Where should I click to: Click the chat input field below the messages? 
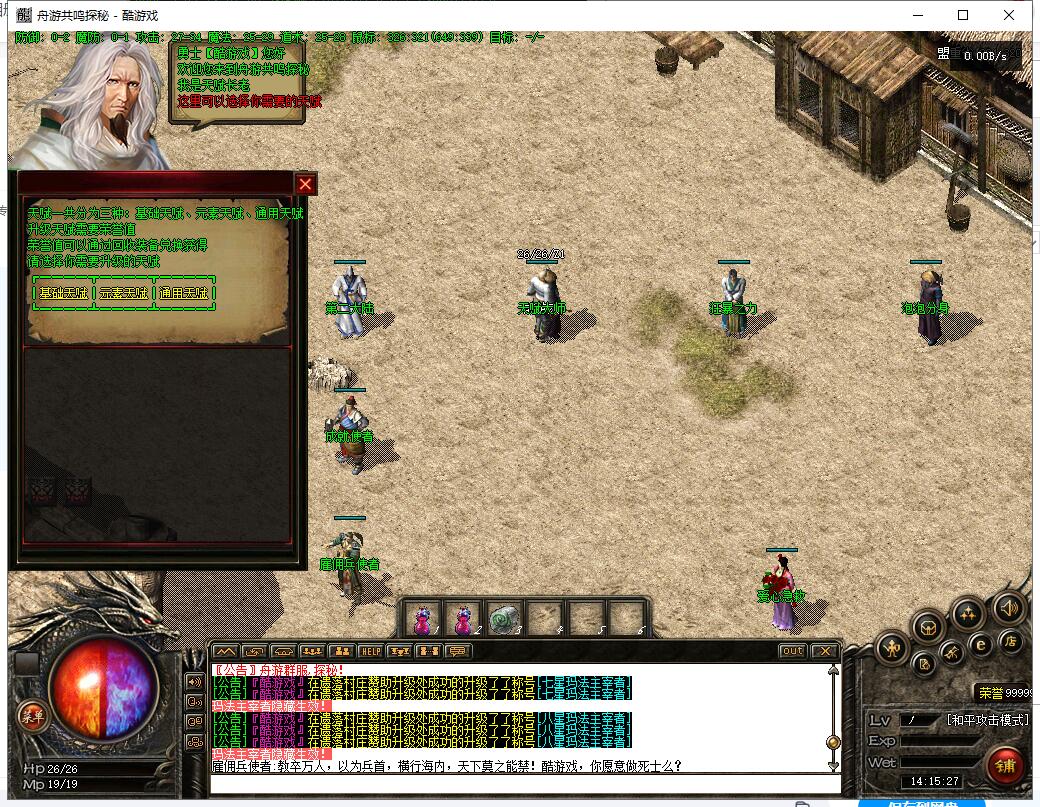(520, 784)
